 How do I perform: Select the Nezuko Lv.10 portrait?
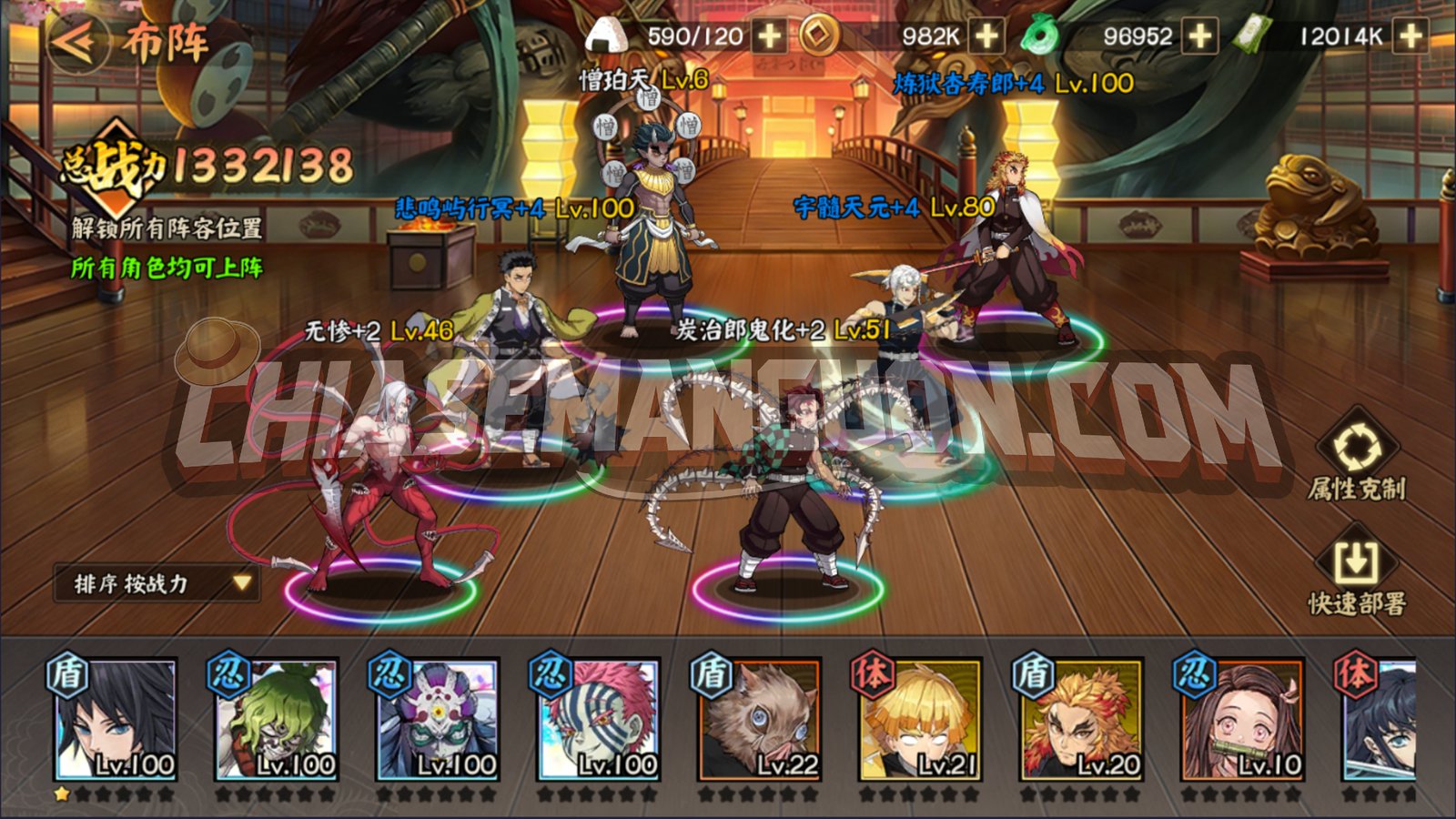point(1242,721)
